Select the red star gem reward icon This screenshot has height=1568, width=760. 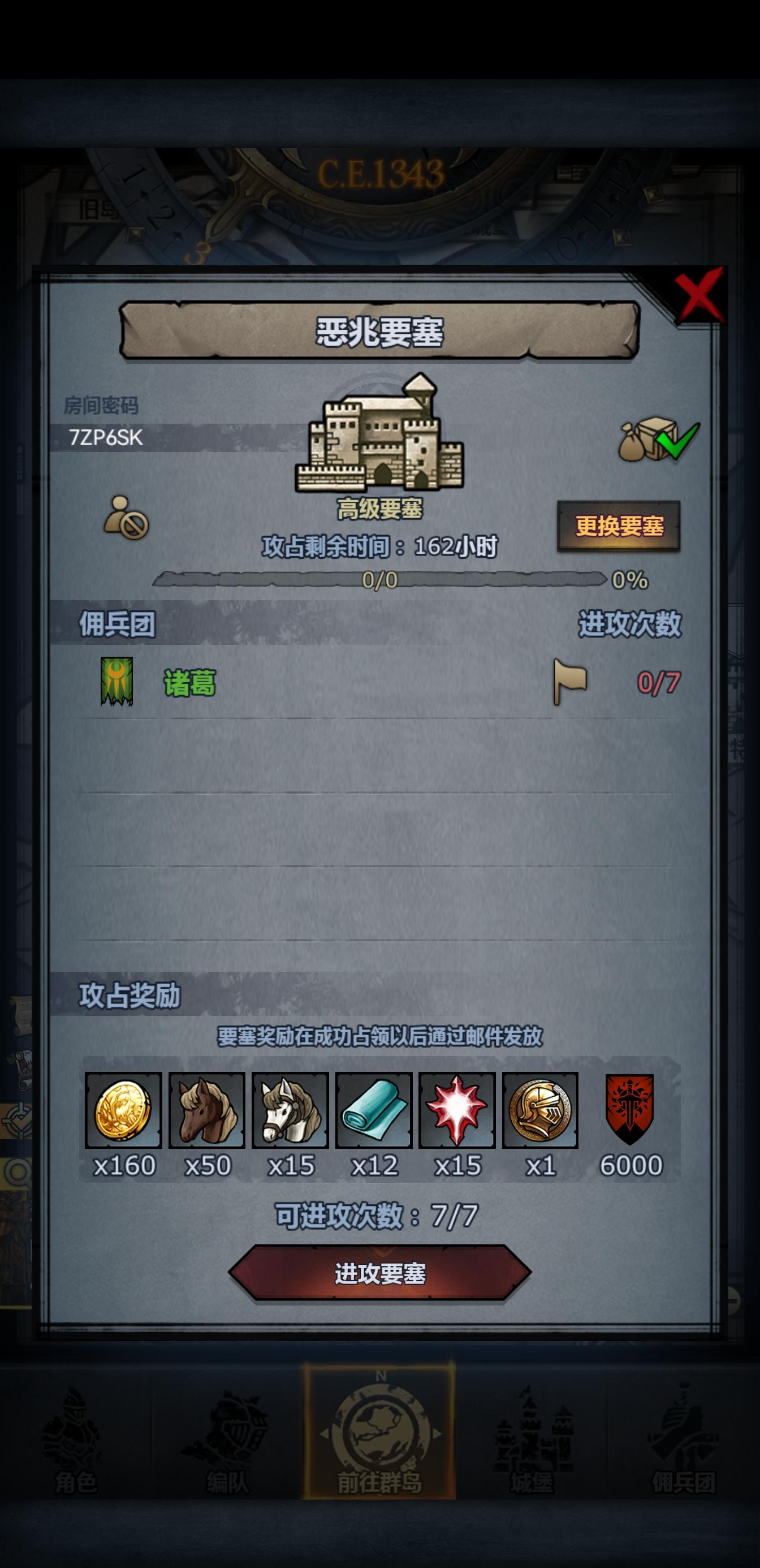pos(457,1112)
